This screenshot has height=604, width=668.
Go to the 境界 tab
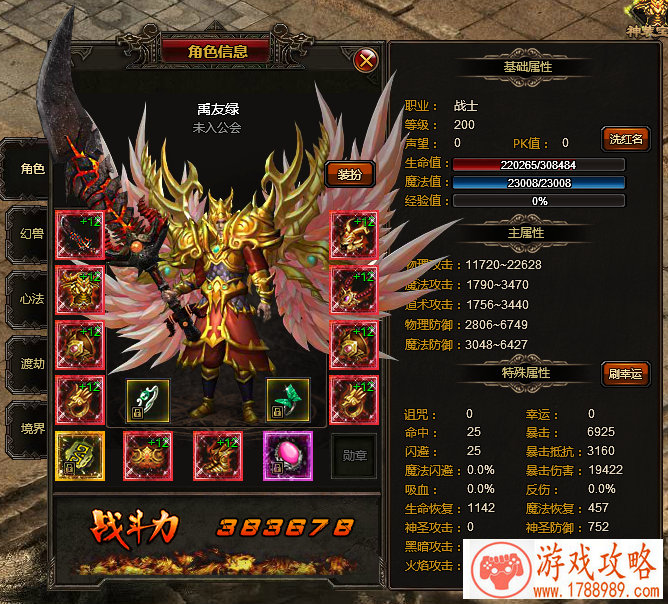[30, 429]
